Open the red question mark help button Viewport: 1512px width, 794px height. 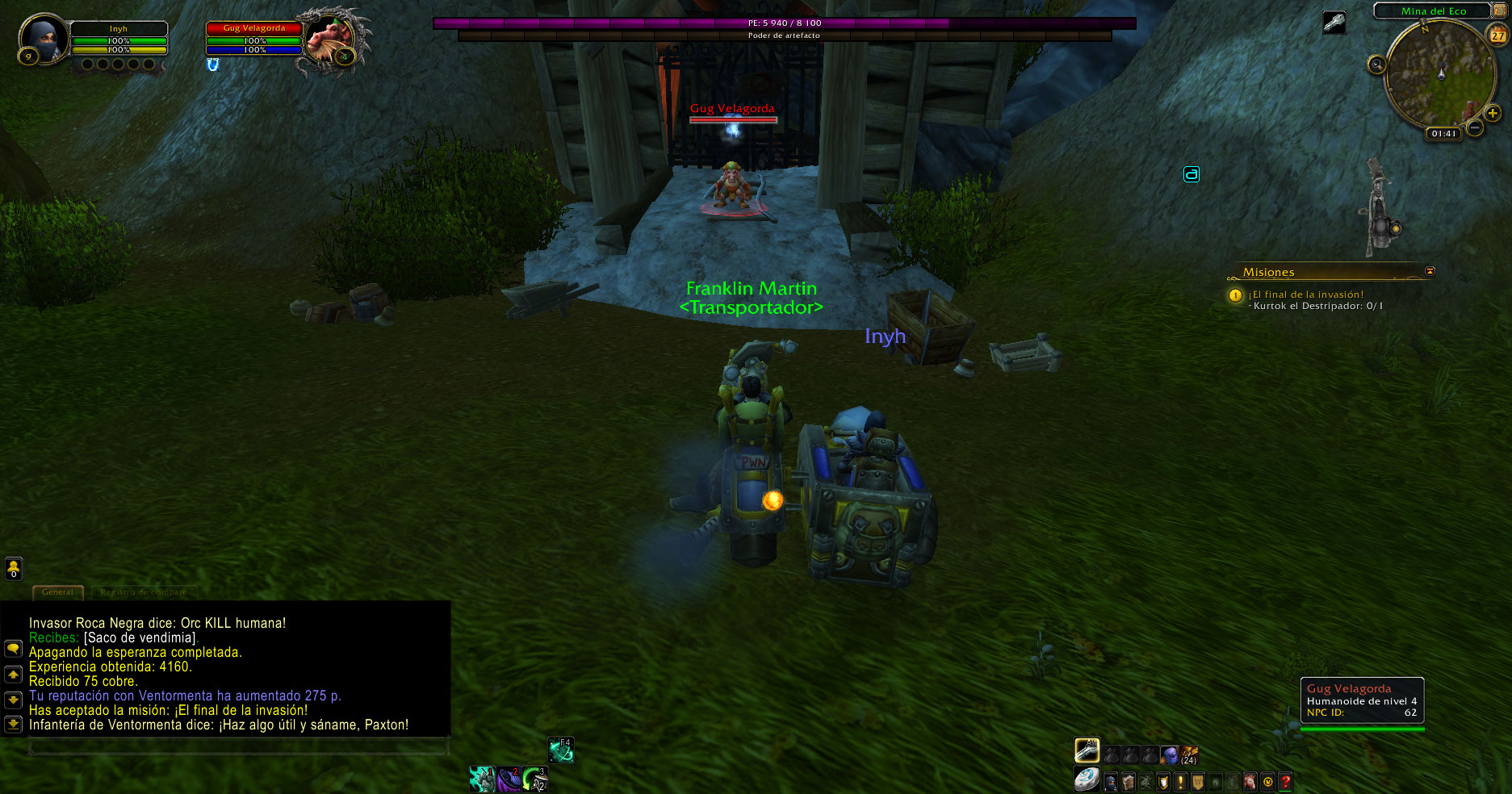coord(1285,782)
